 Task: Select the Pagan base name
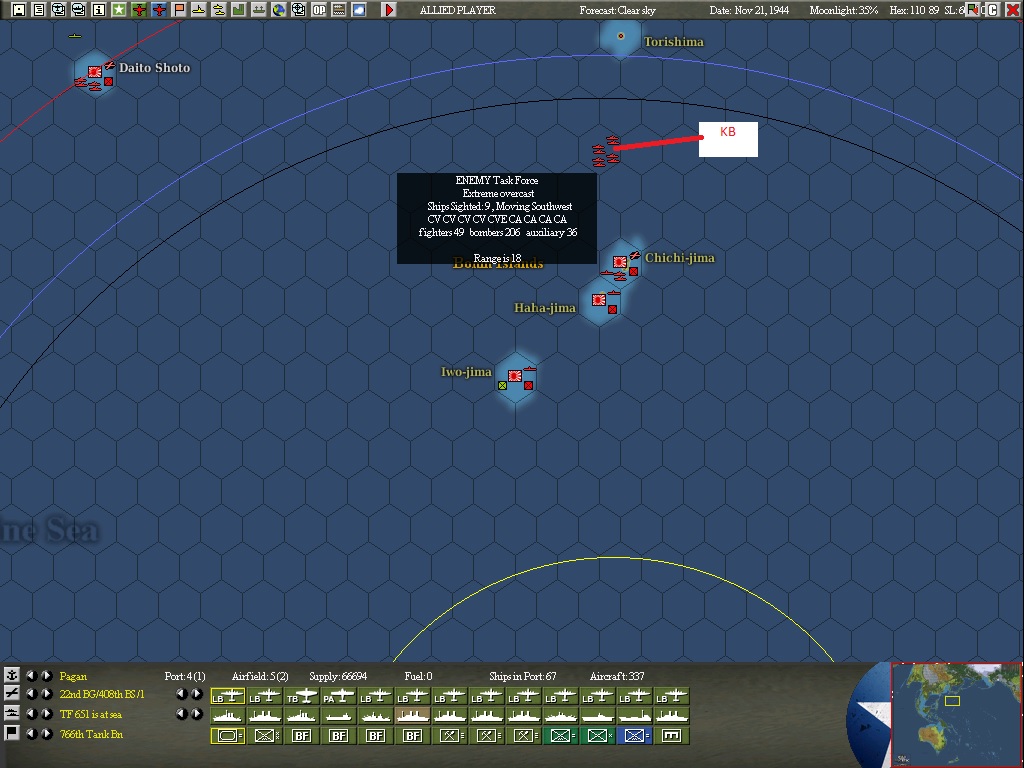click(73, 677)
